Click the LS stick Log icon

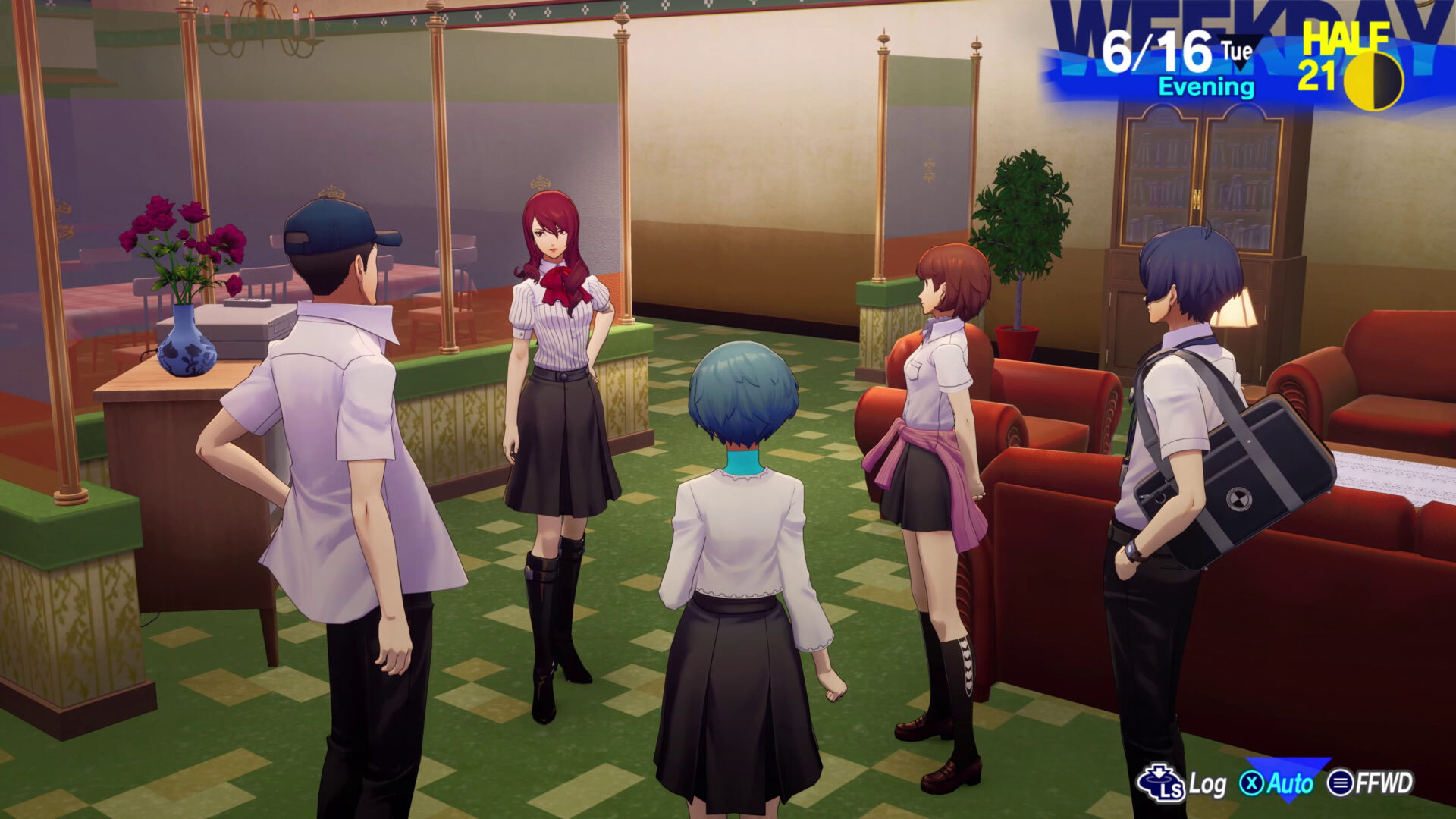(1160, 783)
